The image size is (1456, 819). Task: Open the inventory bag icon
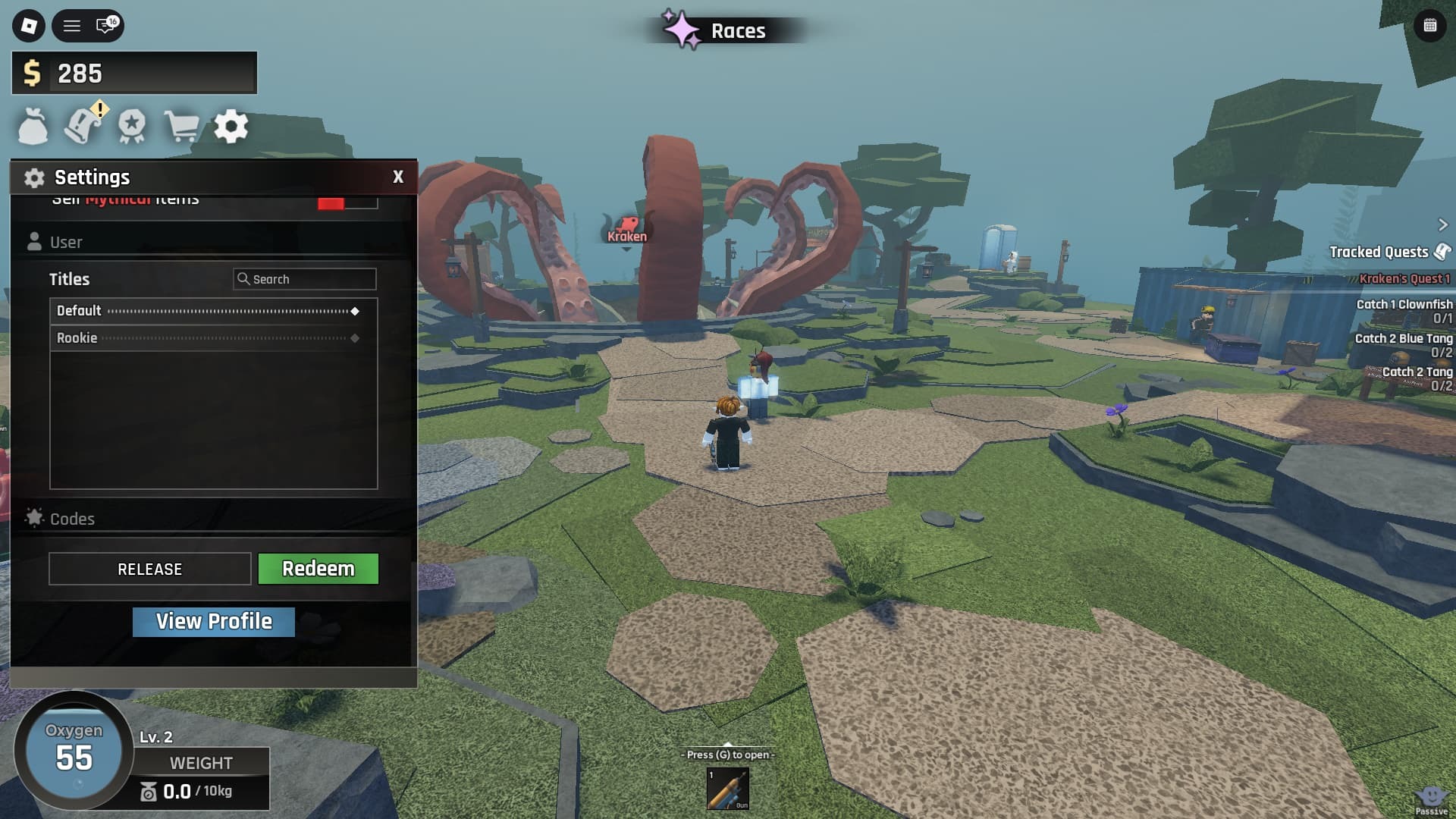coord(33,126)
